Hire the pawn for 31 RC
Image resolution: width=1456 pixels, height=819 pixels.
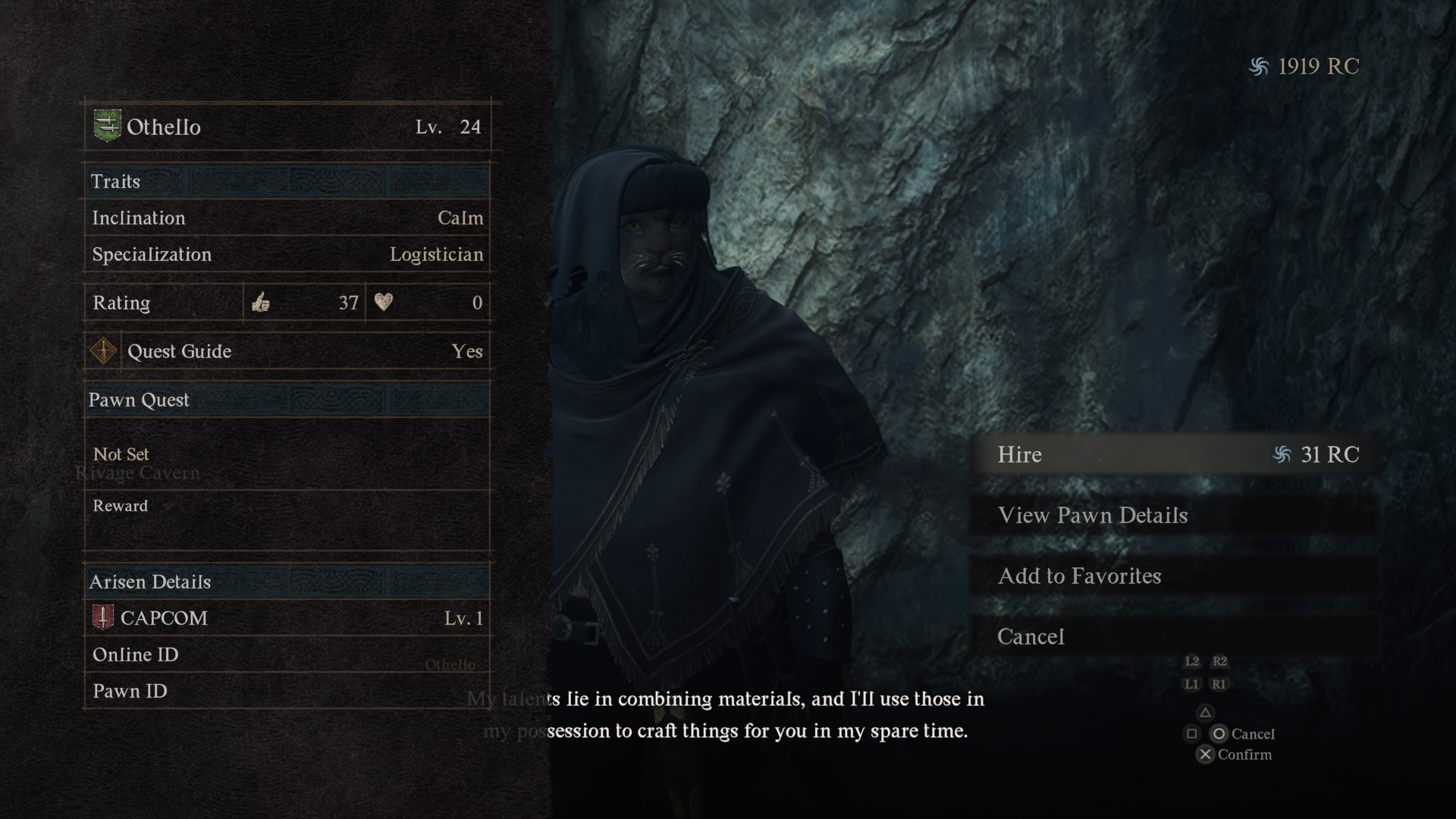(x=1174, y=454)
